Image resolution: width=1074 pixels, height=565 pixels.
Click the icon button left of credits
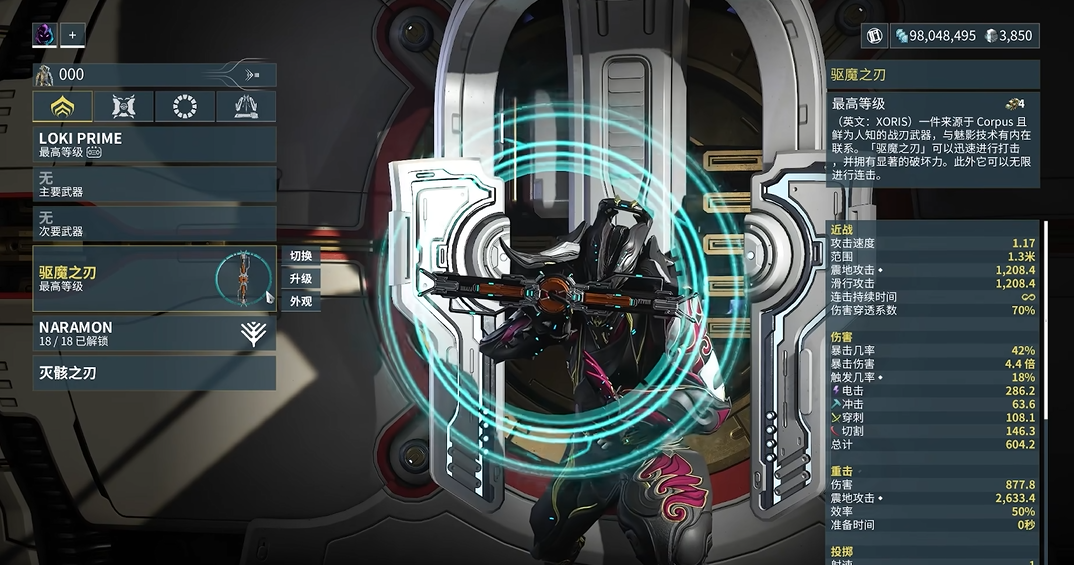(x=875, y=36)
